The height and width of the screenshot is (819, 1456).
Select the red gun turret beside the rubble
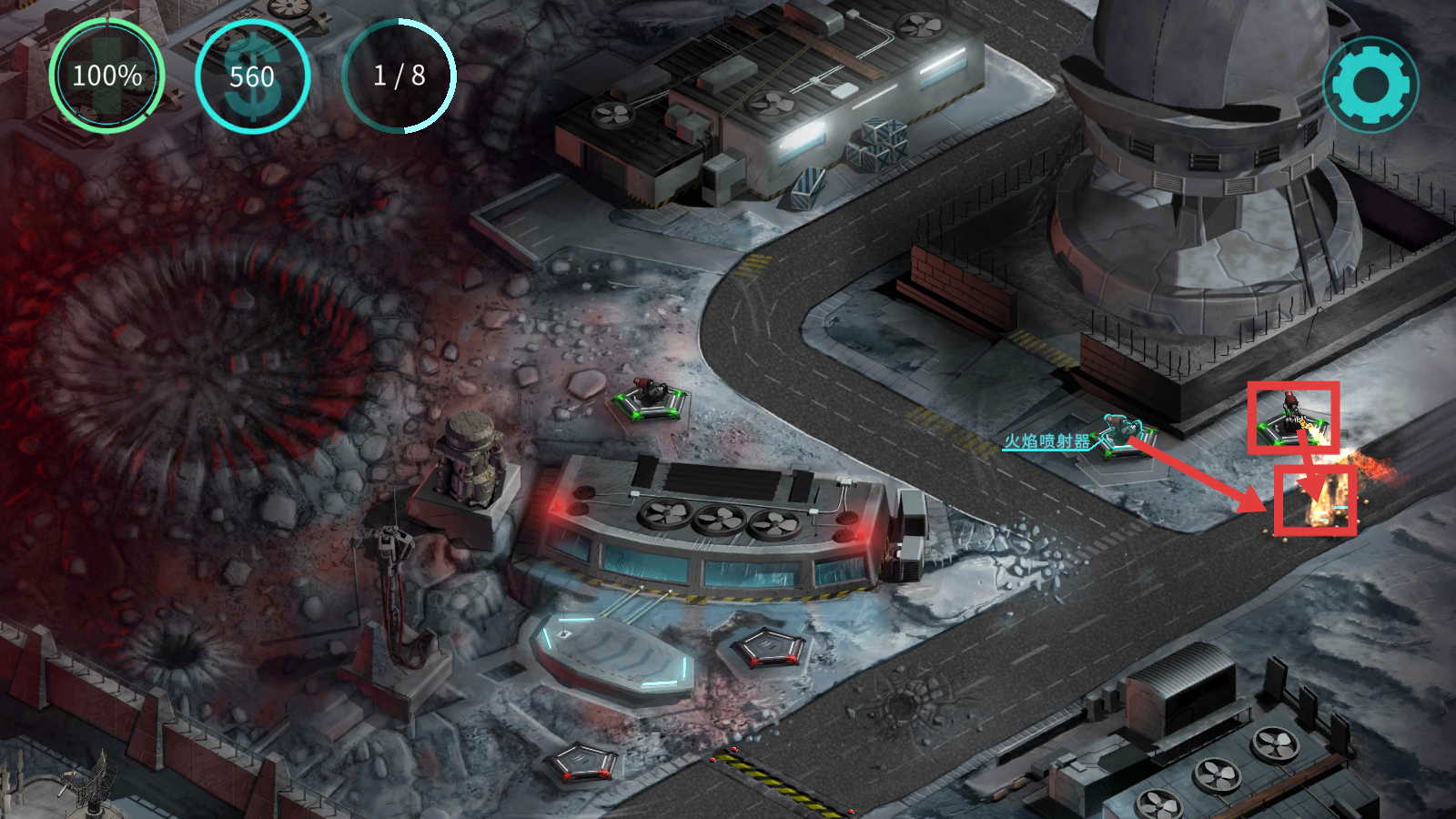tap(650, 399)
